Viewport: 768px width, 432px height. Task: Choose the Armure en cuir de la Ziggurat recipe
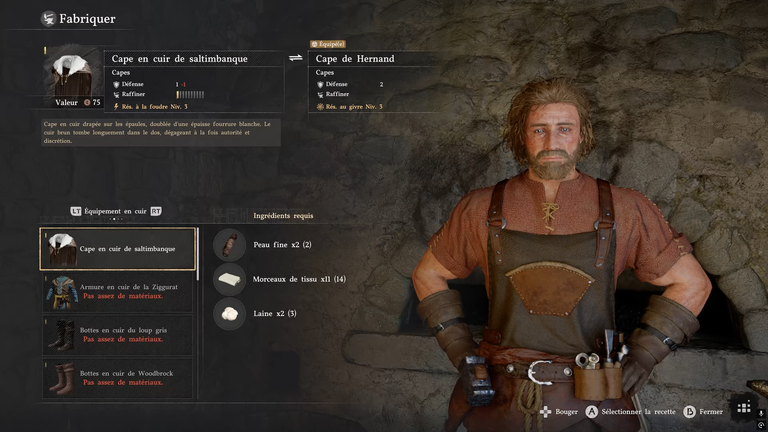(x=119, y=292)
